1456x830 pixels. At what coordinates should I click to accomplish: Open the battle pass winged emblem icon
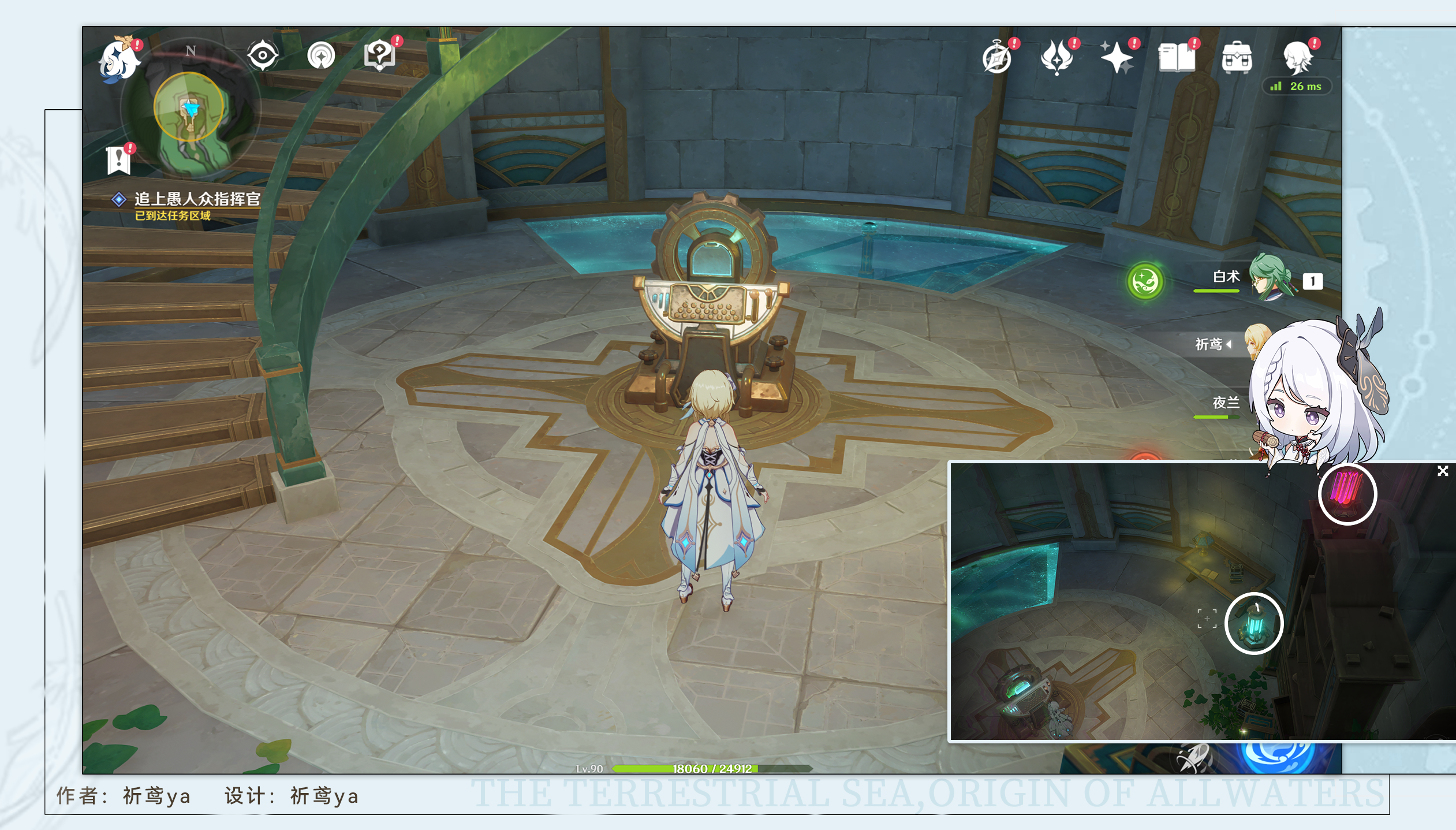click(1056, 58)
